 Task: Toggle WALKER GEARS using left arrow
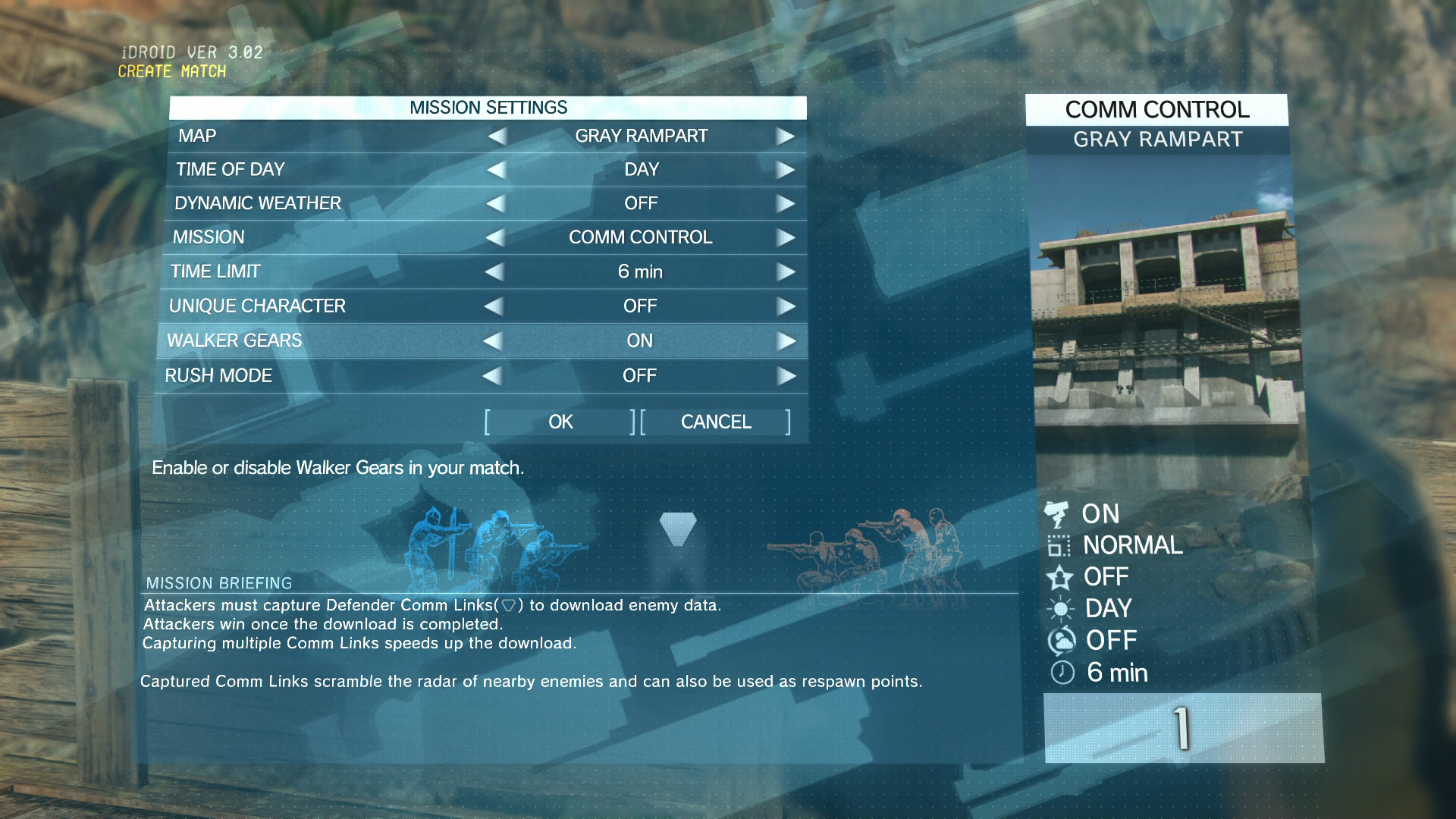point(493,341)
